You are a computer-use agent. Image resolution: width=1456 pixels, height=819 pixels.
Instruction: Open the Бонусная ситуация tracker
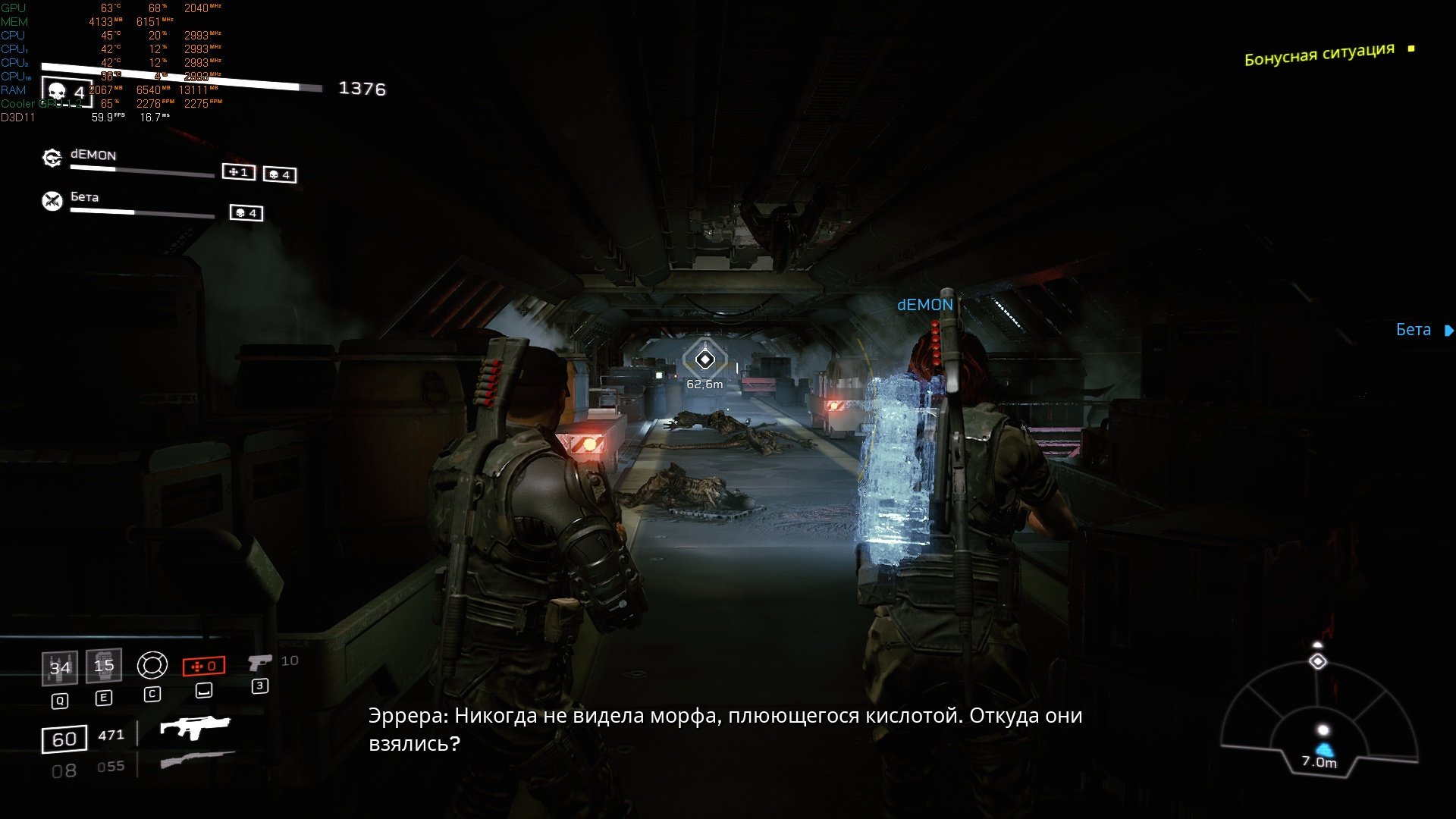(x=1319, y=54)
